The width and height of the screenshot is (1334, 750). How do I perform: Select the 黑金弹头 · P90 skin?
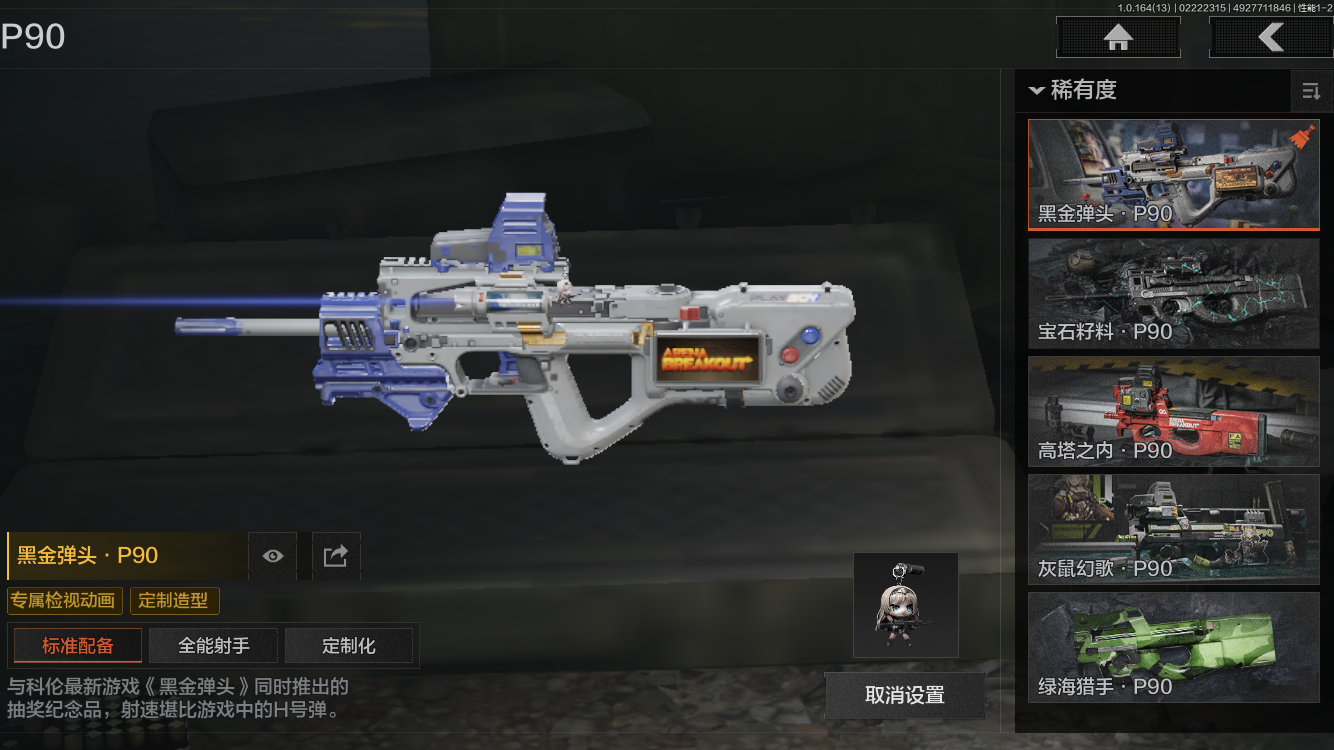pos(1173,175)
